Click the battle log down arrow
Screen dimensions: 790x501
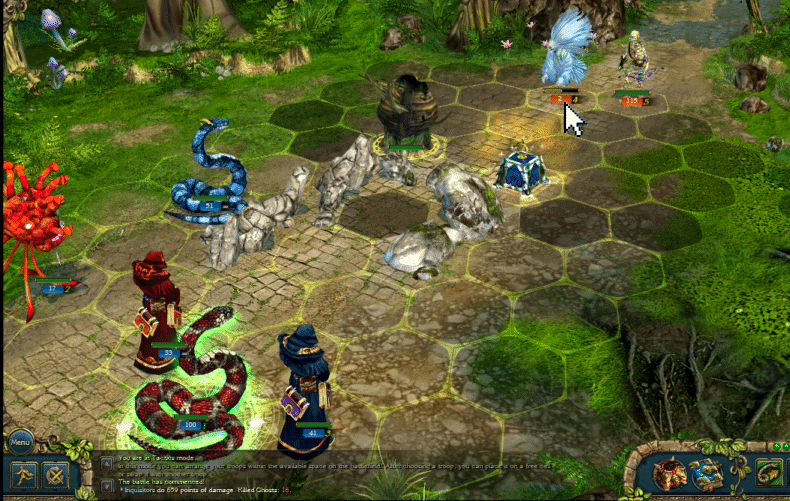[107, 486]
